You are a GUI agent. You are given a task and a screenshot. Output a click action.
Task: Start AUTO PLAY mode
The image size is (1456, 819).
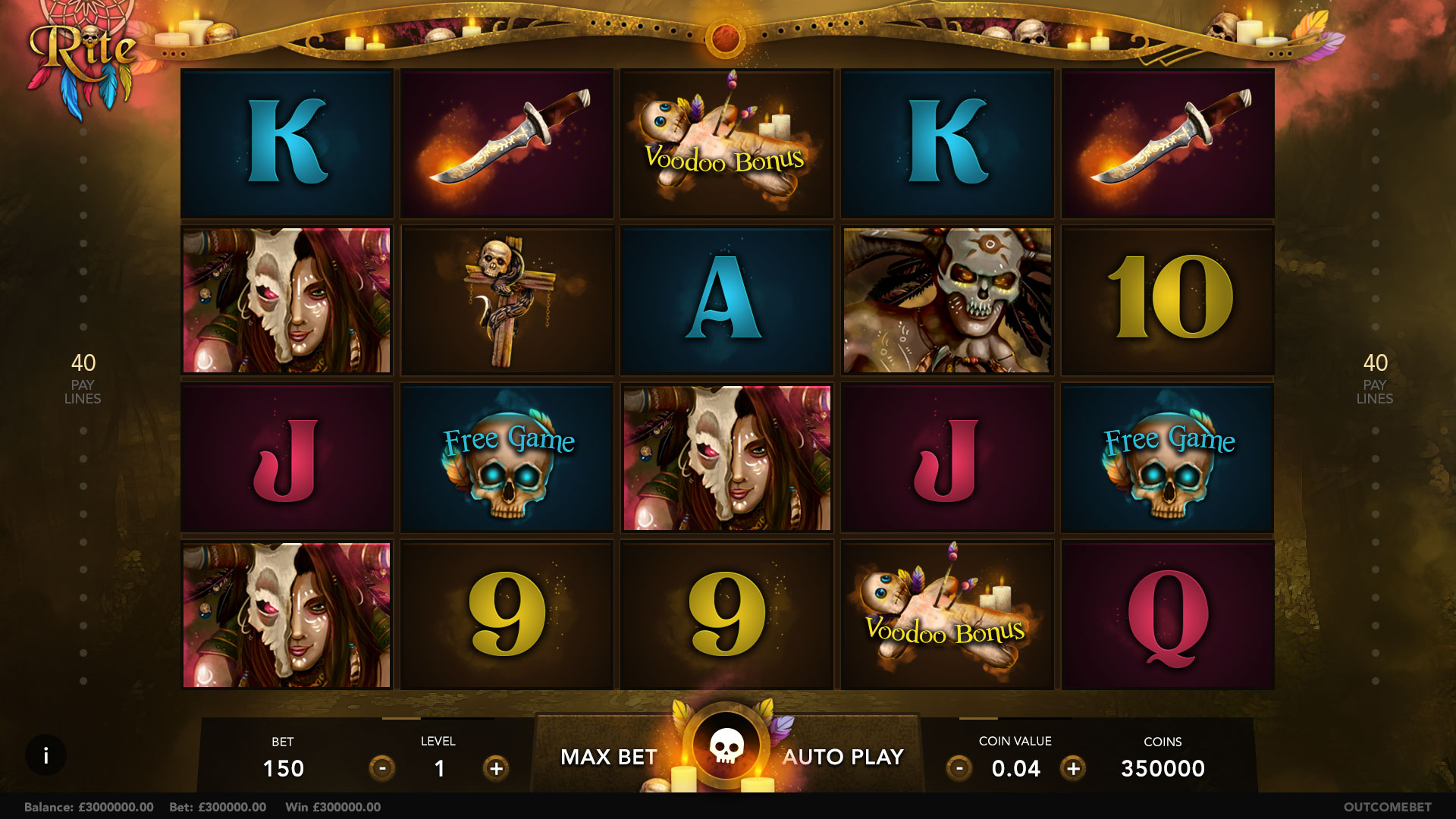[x=843, y=757]
